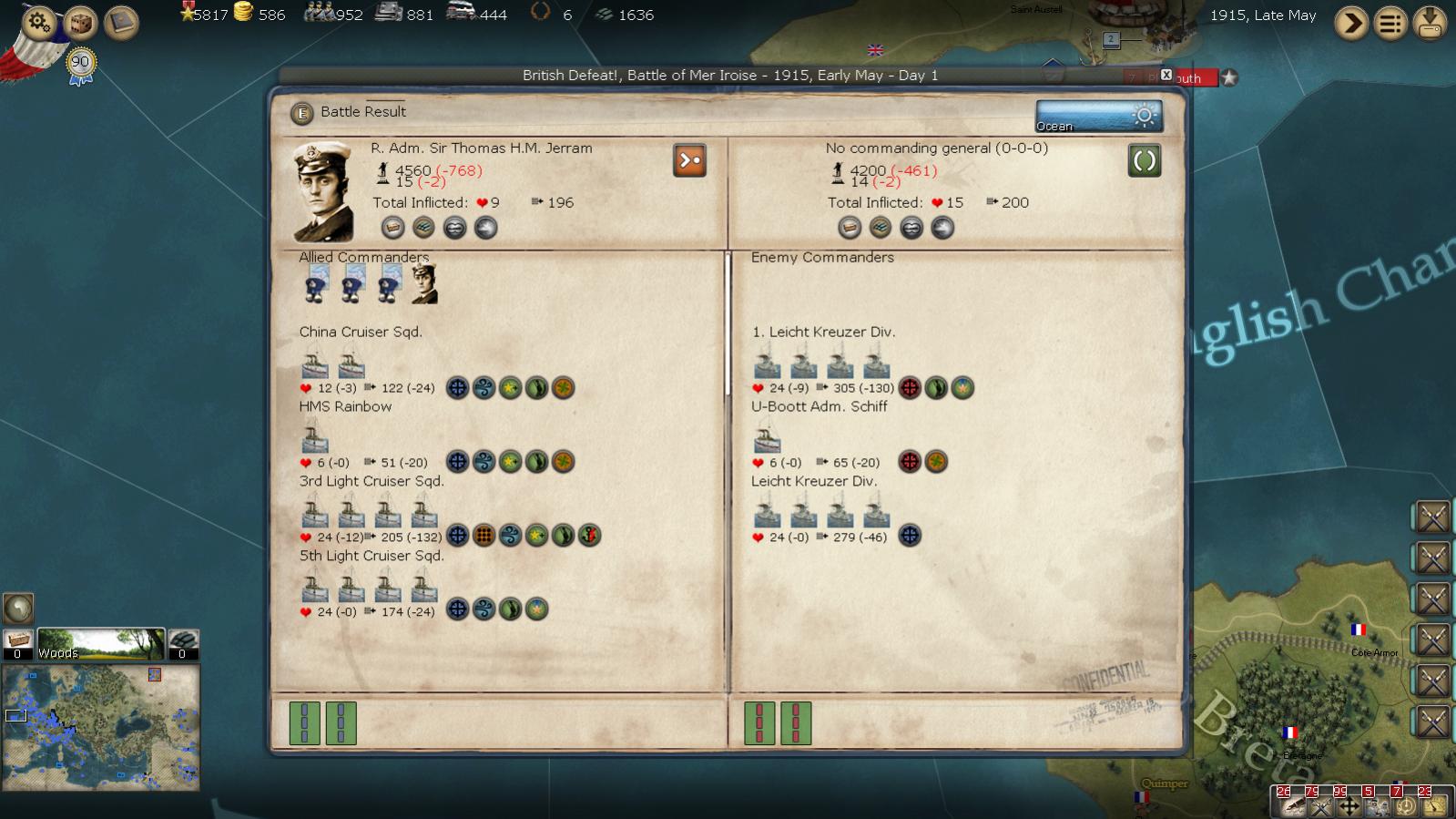Image resolution: width=1456 pixels, height=819 pixels.
Task: Click the orange attack posture icon
Action: (689, 160)
